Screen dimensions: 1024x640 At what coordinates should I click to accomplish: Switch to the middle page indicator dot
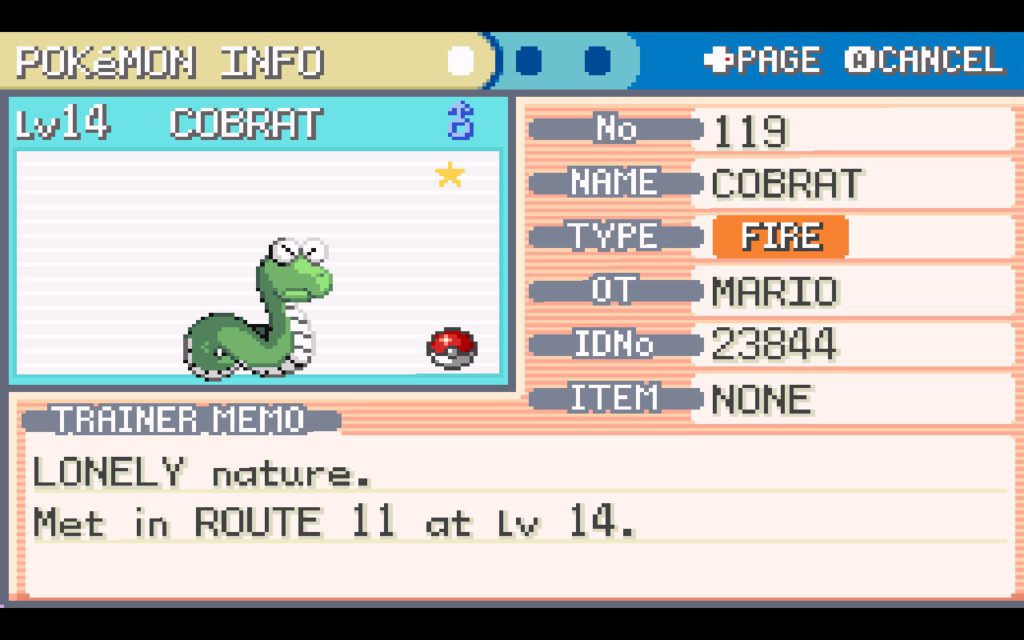[529, 61]
